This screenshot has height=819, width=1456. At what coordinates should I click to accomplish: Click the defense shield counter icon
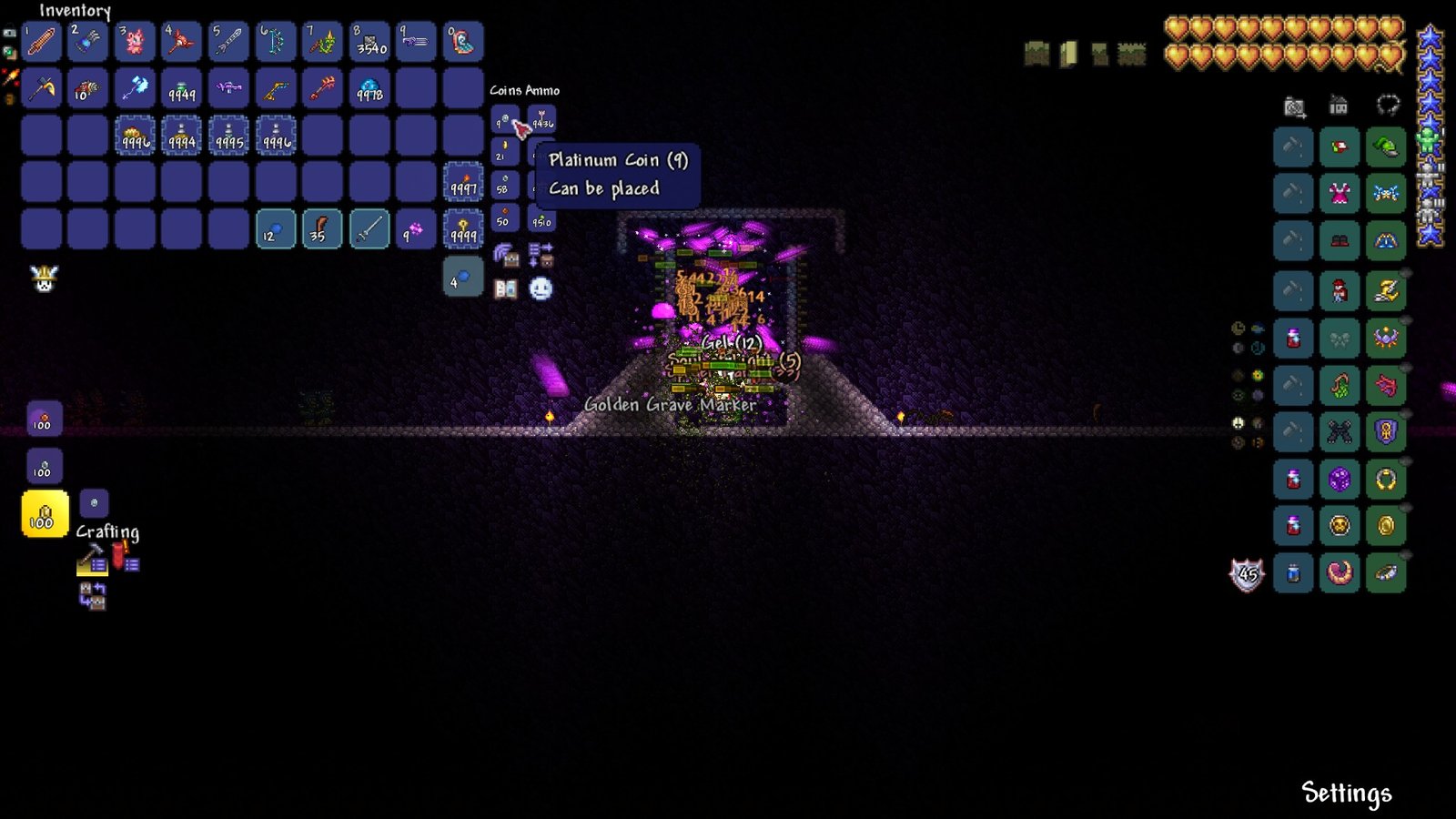click(x=1247, y=573)
